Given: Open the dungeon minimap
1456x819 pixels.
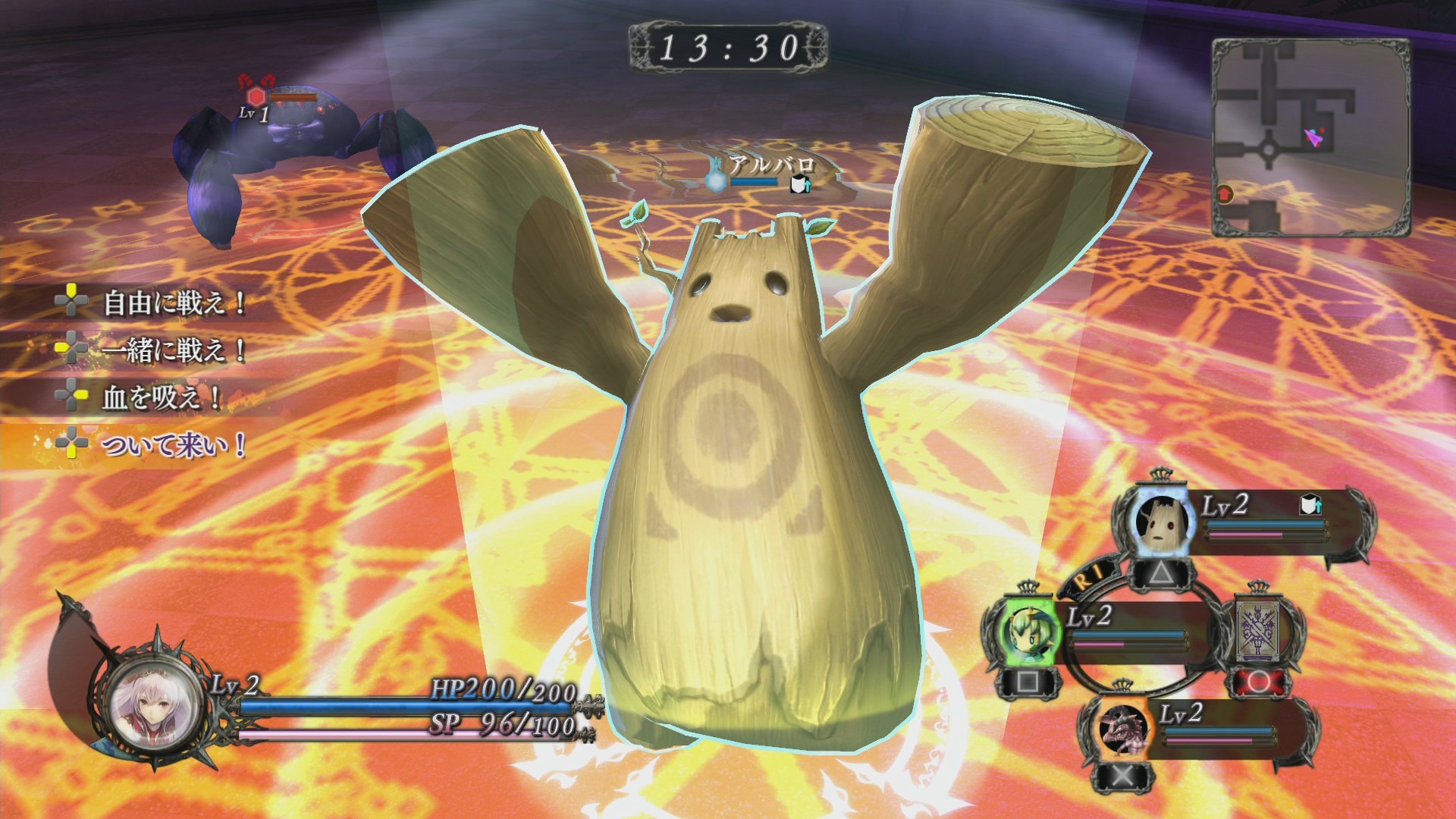Looking at the screenshot, I should pos(1310,138).
